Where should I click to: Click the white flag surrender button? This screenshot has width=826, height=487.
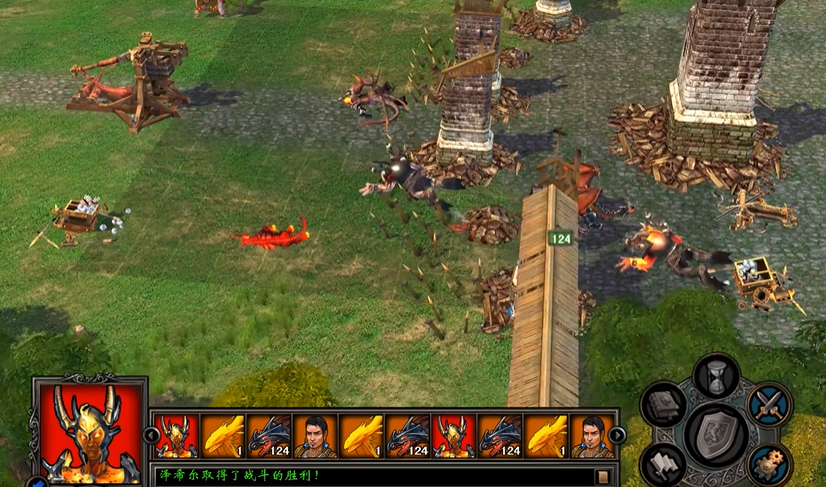pyautogui.click(x=664, y=463)
